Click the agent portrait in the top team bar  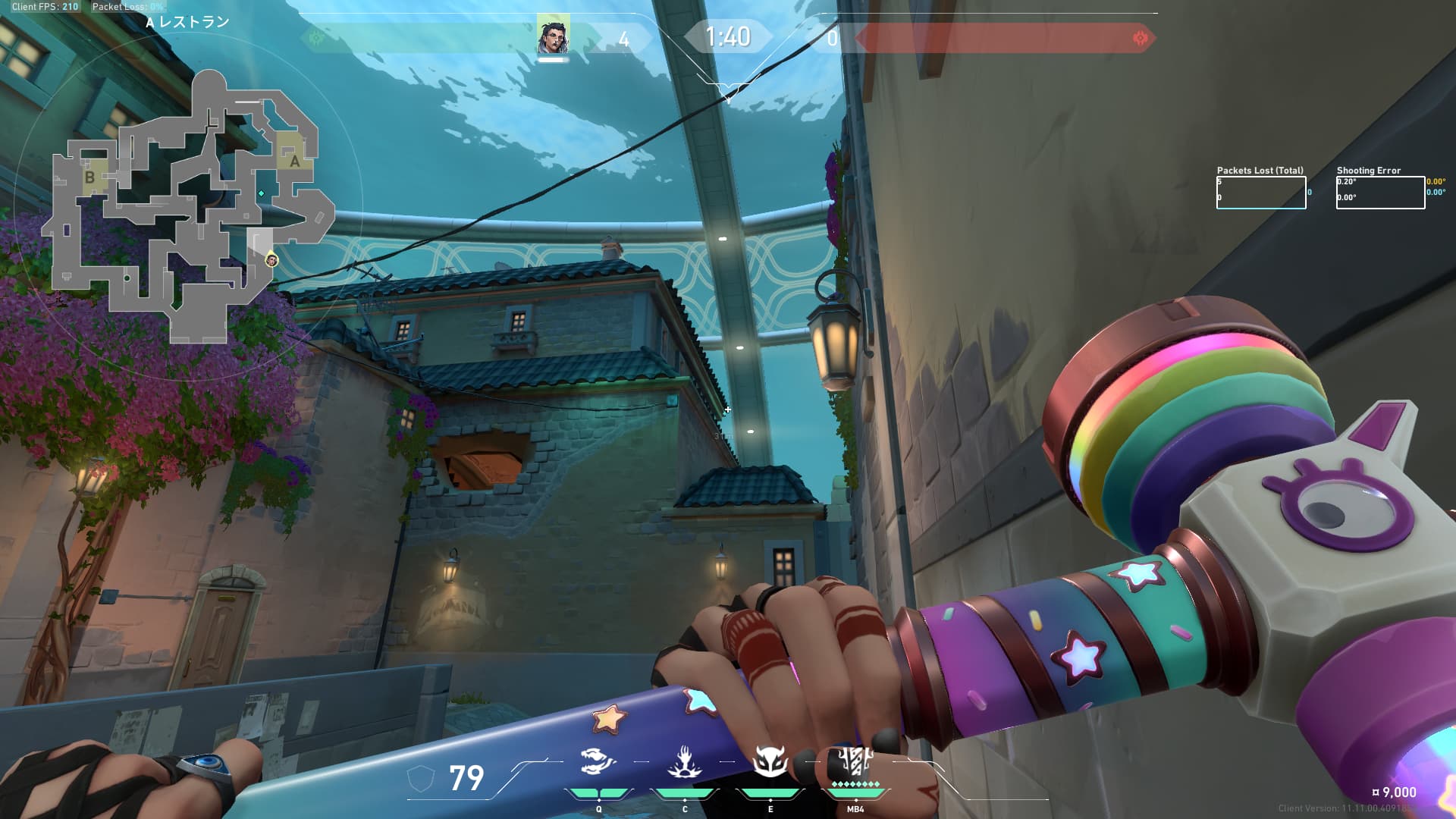click(x=553, y=35)
